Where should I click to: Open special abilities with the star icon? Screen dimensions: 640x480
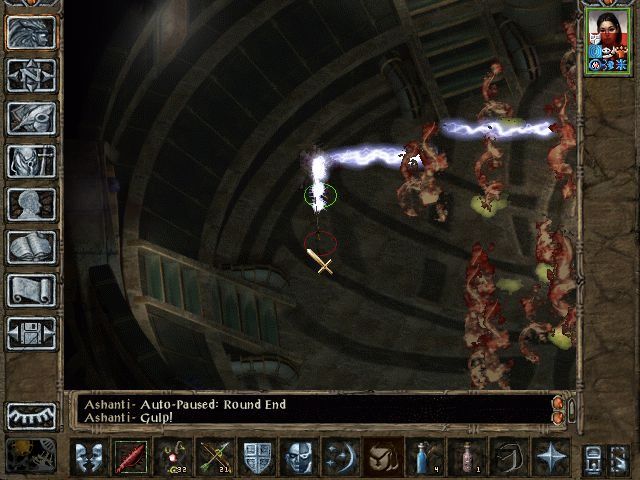point(550,456)
